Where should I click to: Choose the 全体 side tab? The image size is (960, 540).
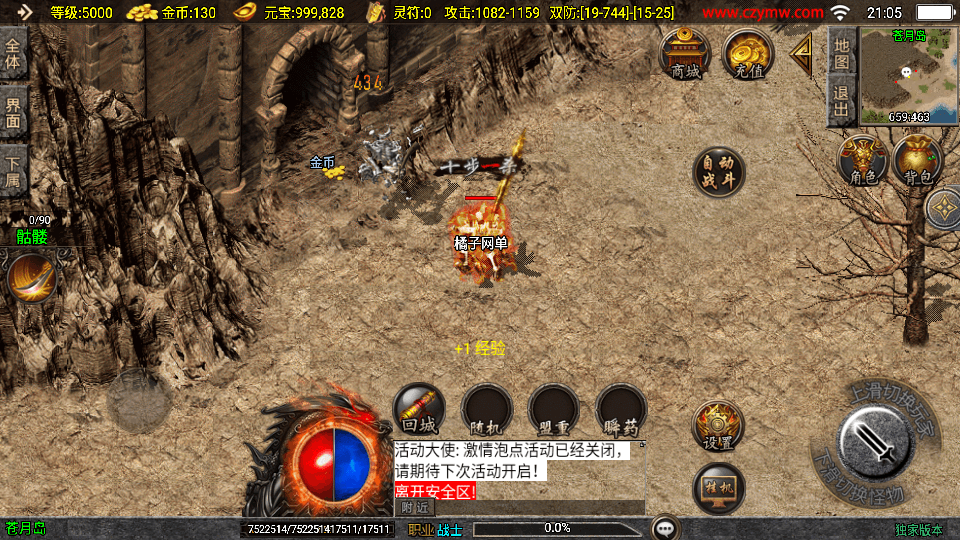coord(13,52)
